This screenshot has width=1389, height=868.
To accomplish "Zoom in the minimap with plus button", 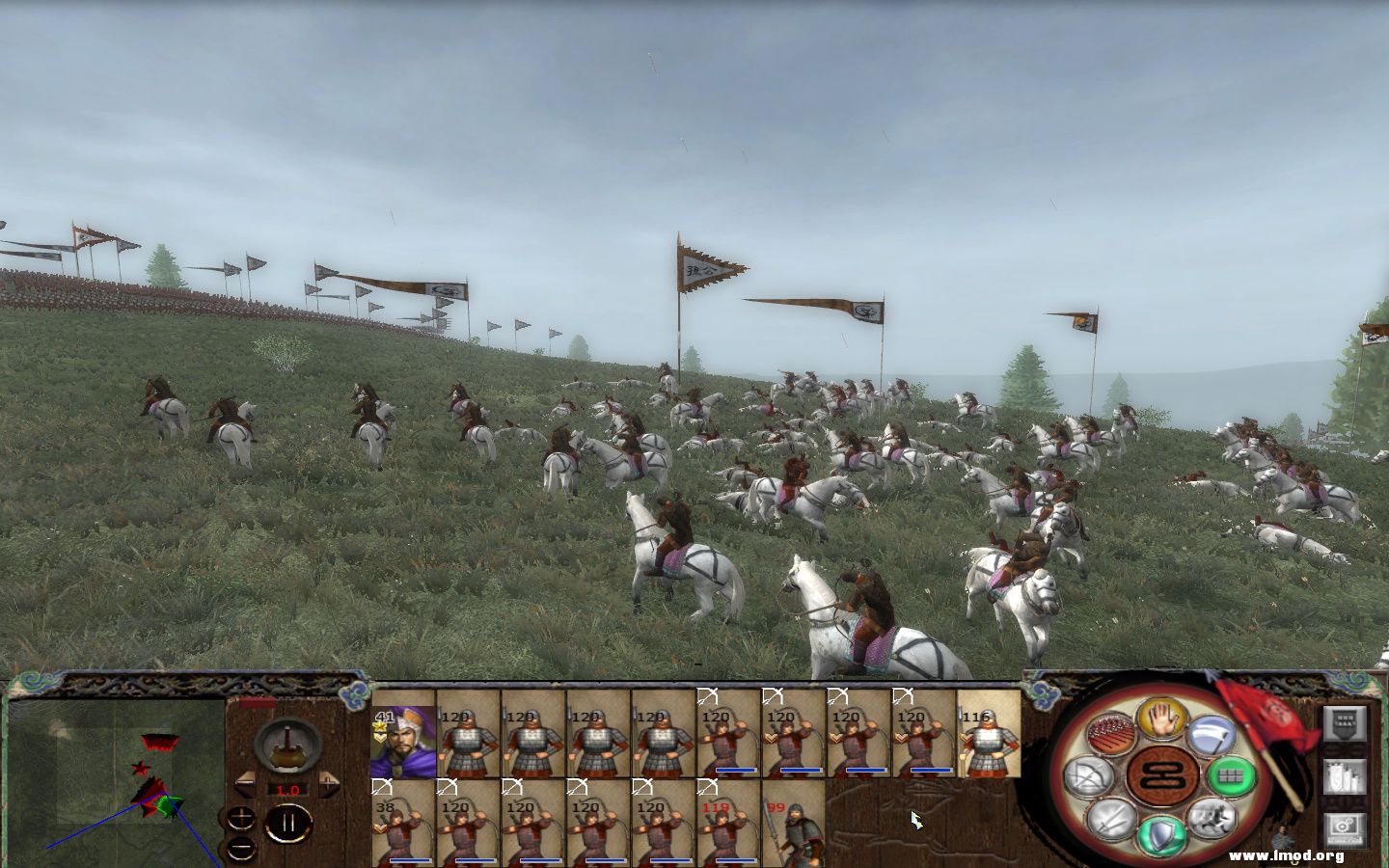I will coord(241,817).
